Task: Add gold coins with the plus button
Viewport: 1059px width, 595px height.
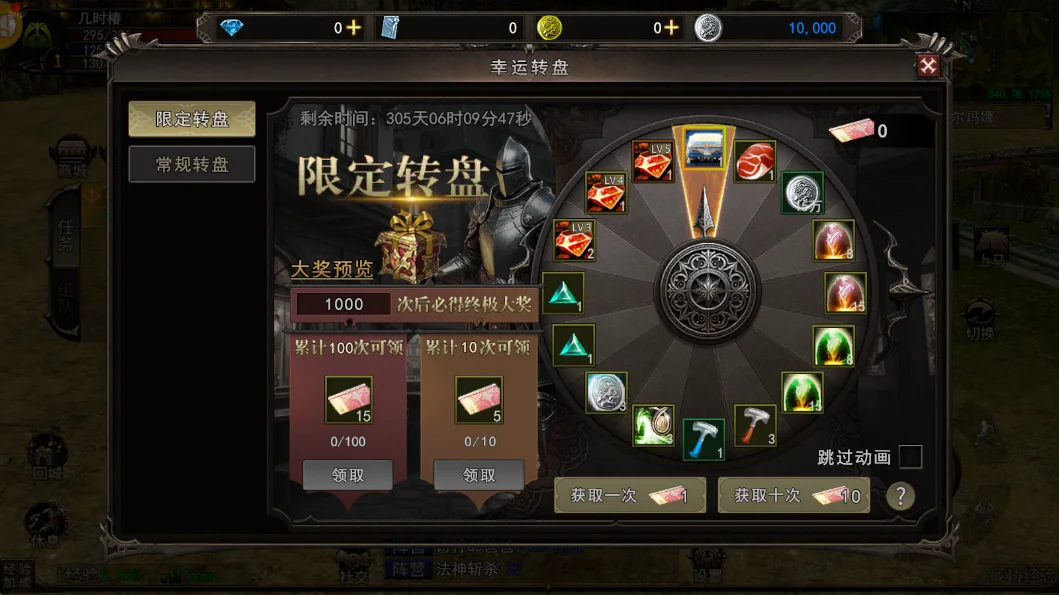Action: pos(671,28)
